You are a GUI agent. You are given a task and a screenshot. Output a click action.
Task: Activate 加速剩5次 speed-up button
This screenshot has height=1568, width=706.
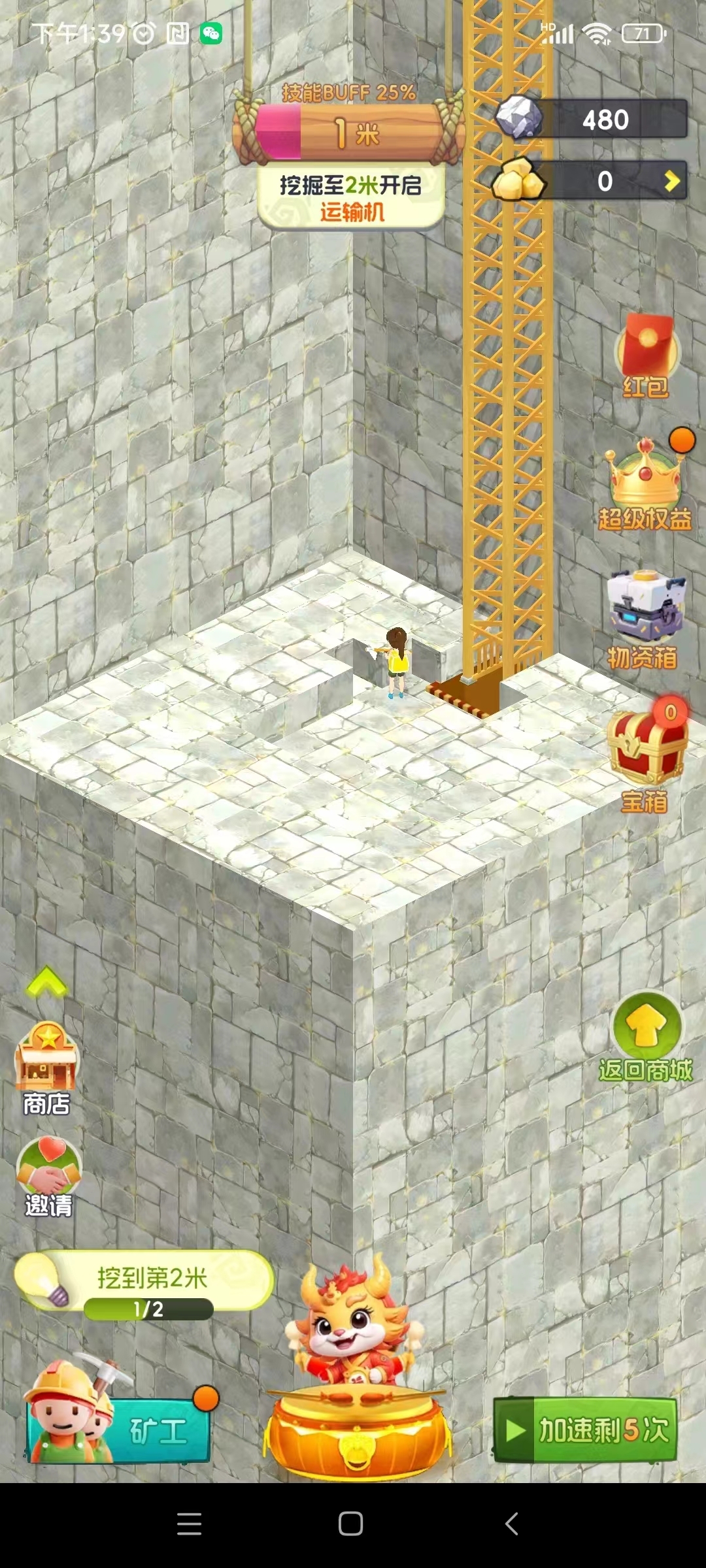pos(585,1429)
